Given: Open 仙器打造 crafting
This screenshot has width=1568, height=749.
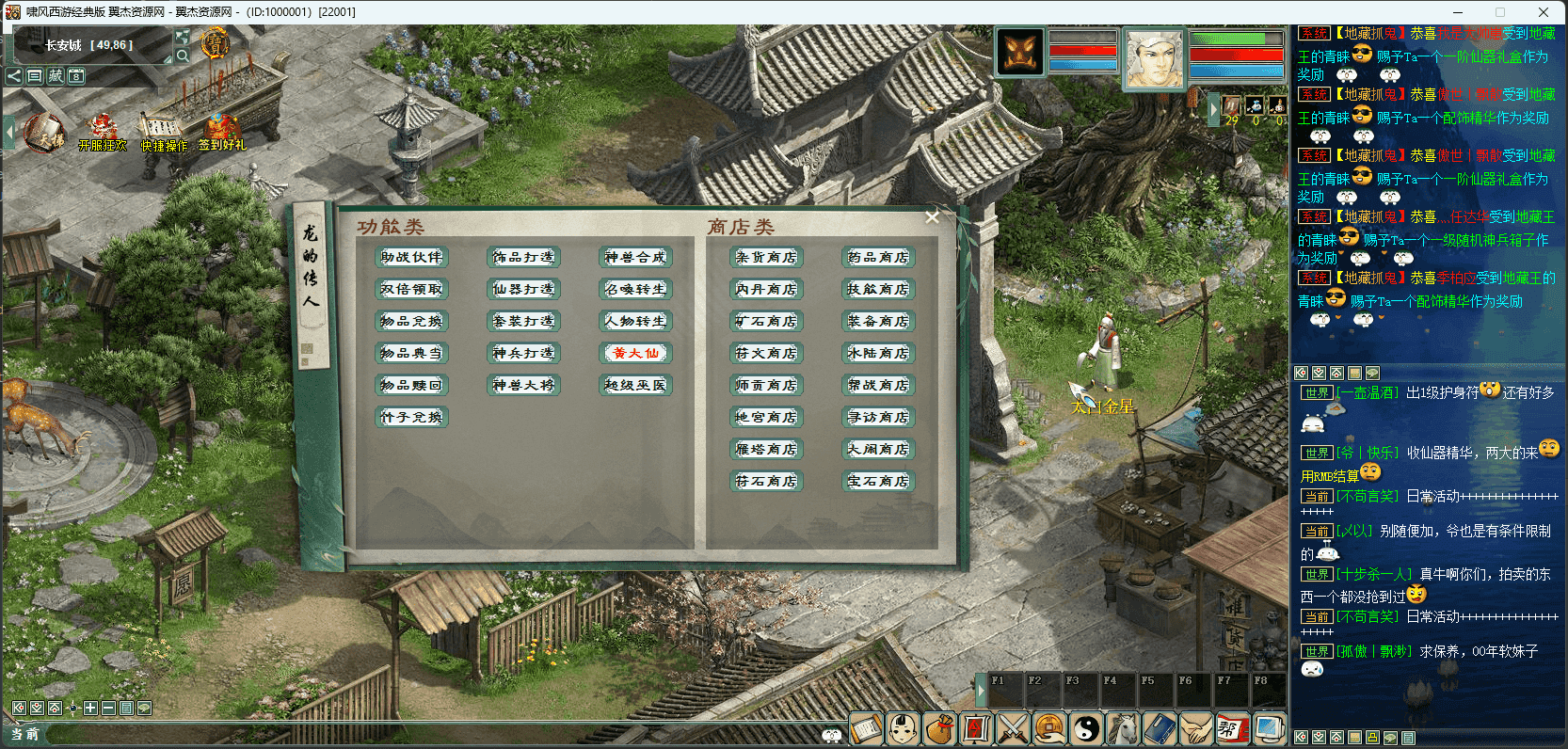Looking at the screenshot, I should (523, 289).
